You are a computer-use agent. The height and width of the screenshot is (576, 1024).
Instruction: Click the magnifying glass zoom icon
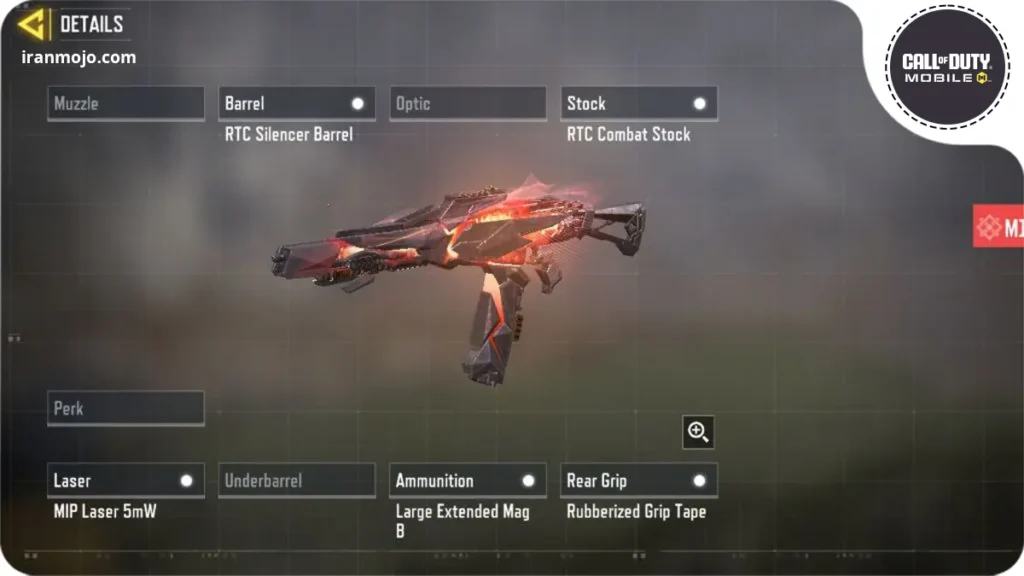pos(698,432)
